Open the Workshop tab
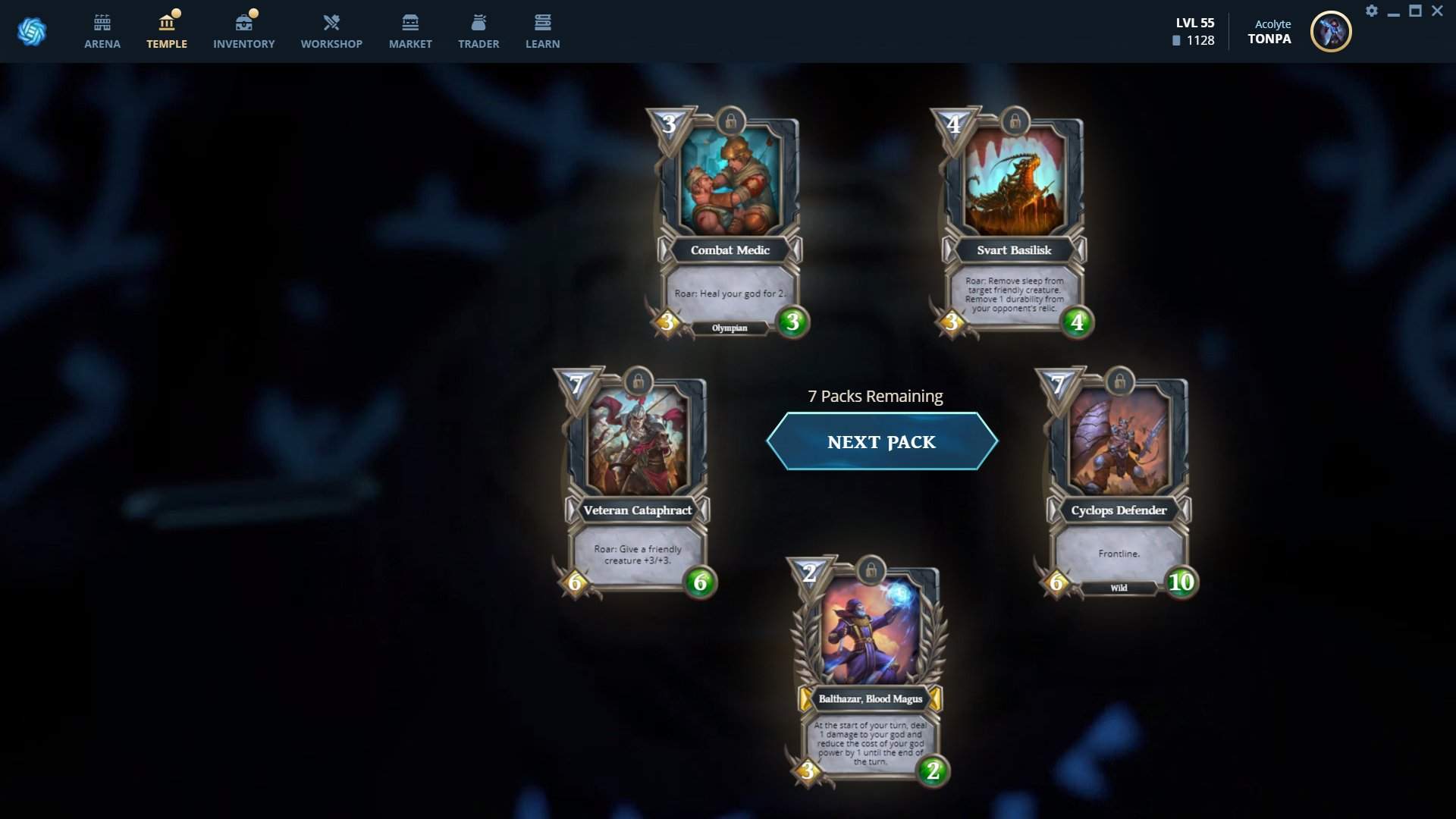 [331, 32]
